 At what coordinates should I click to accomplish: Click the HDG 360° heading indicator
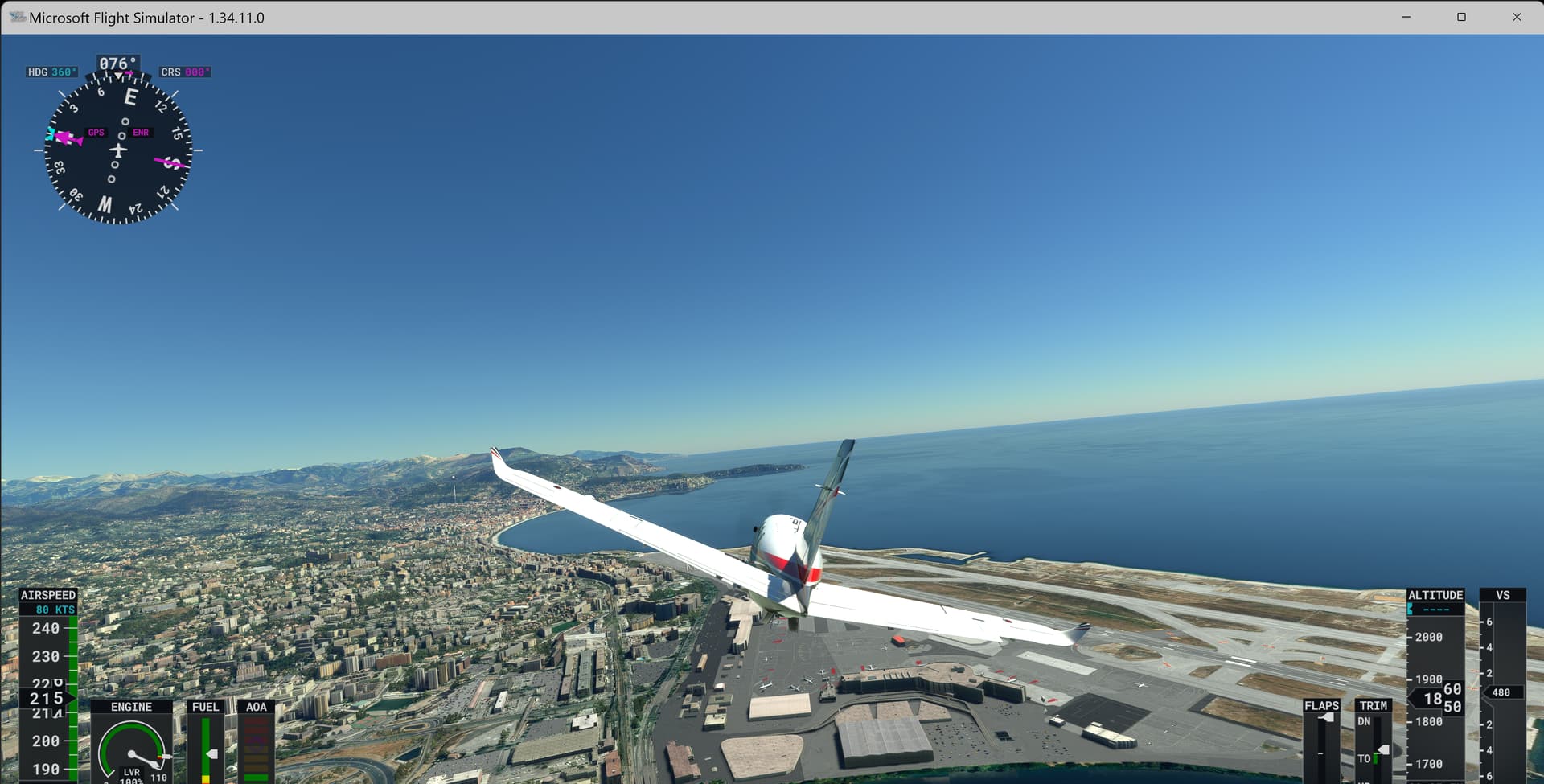(x=51, y=71)
